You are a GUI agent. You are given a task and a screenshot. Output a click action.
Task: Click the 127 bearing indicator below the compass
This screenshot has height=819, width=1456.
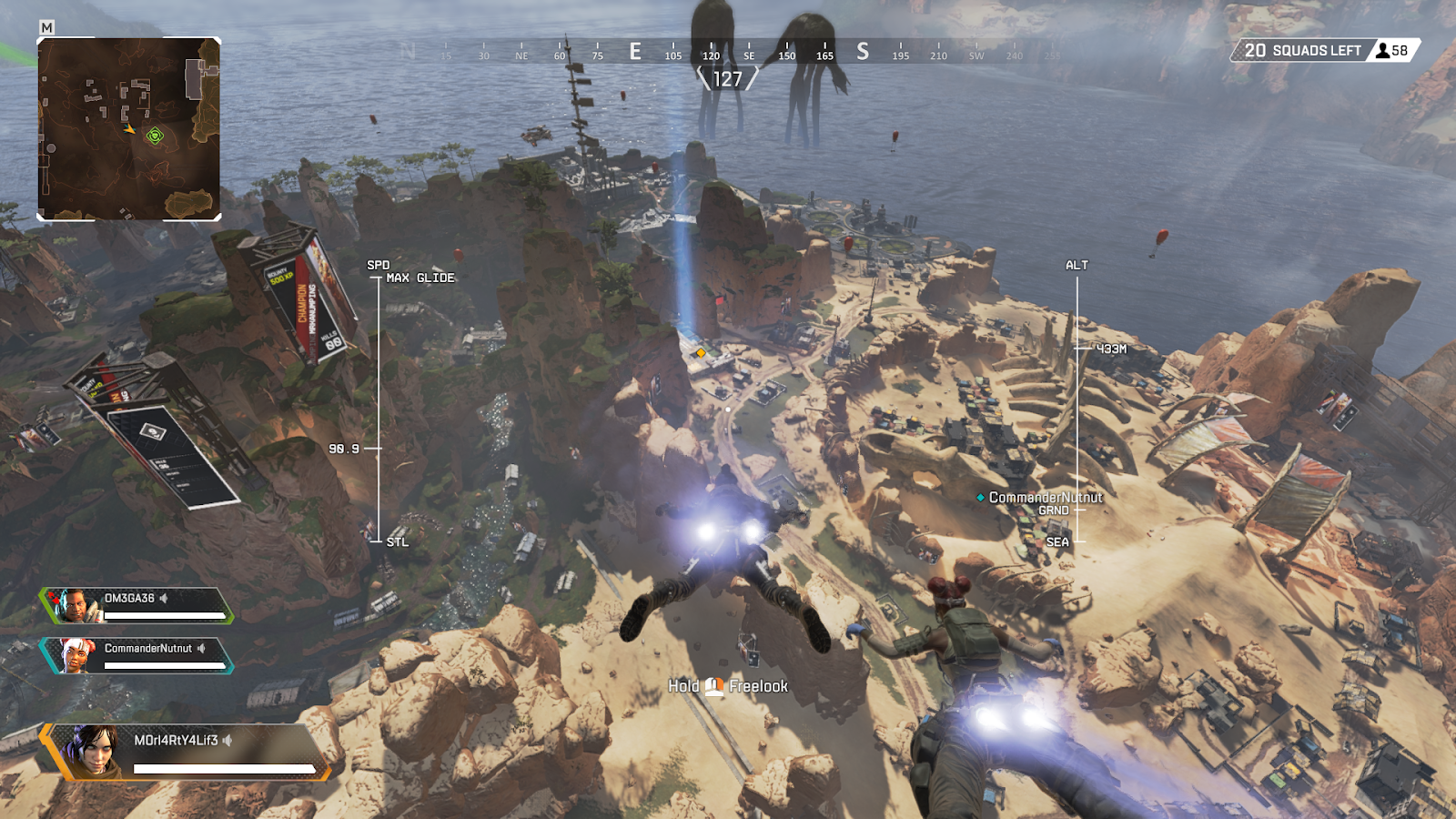coord(725,77)
